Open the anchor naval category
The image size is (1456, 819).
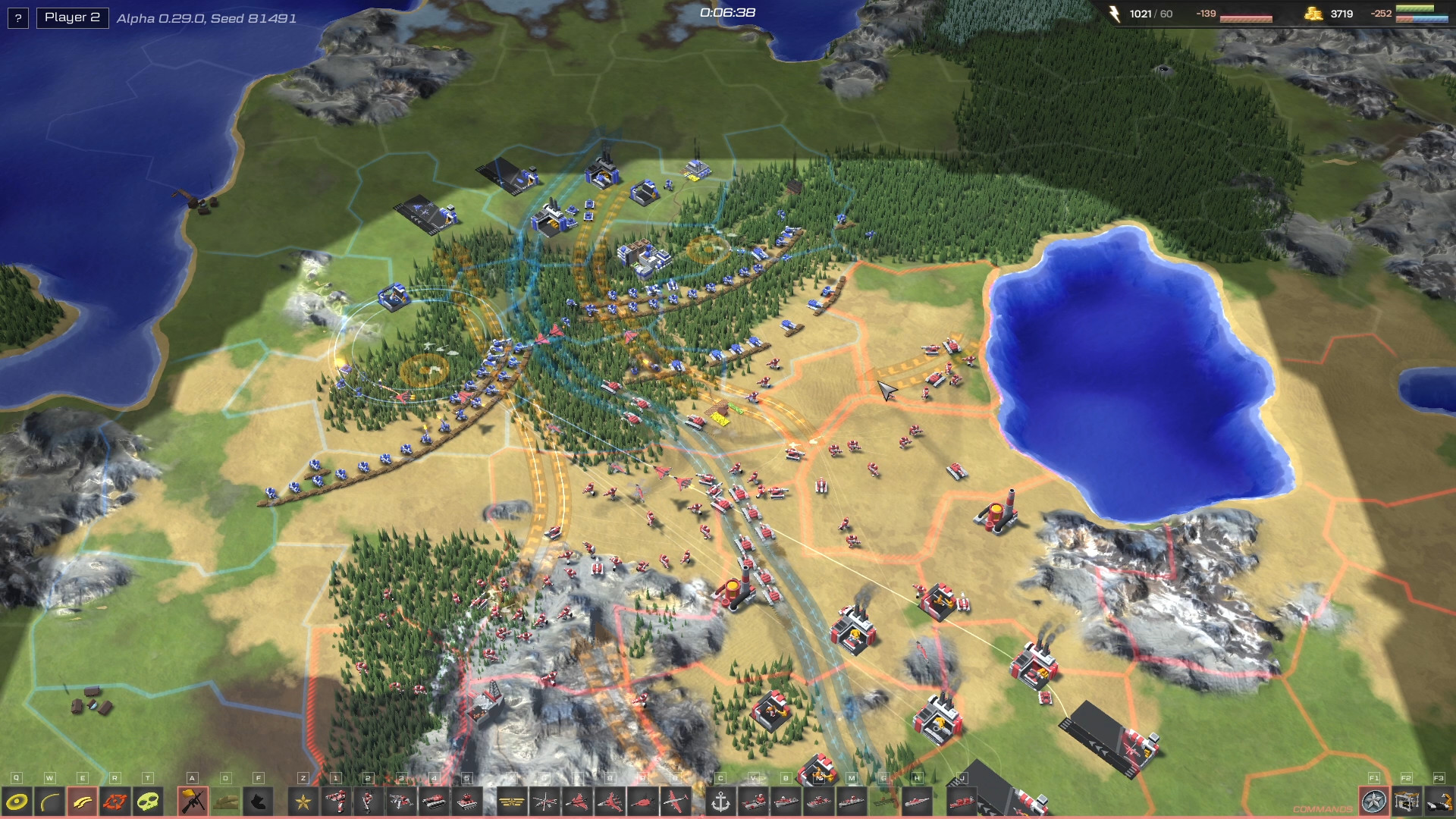(720, 801)
